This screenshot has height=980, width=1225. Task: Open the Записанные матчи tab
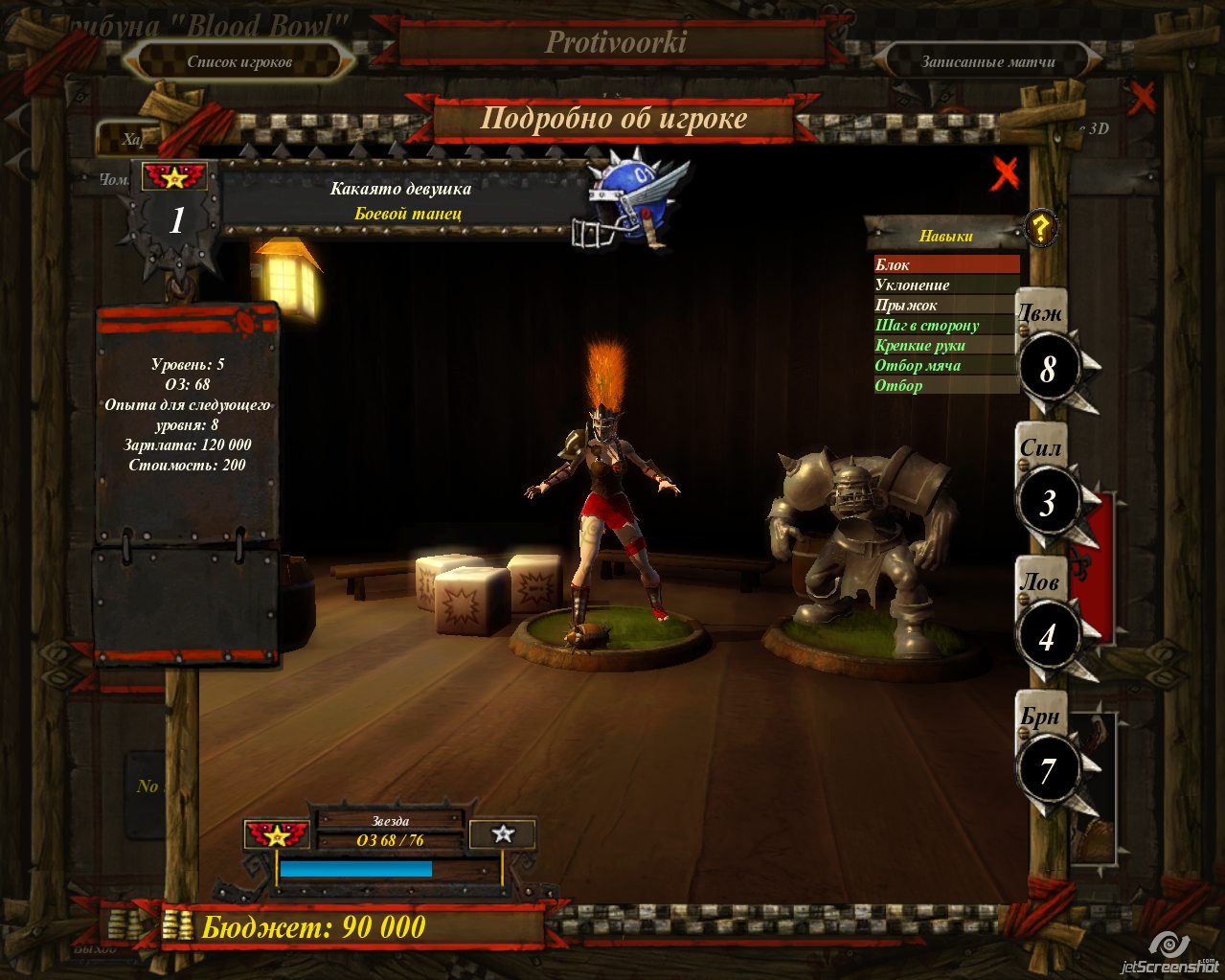pos(987,62)
